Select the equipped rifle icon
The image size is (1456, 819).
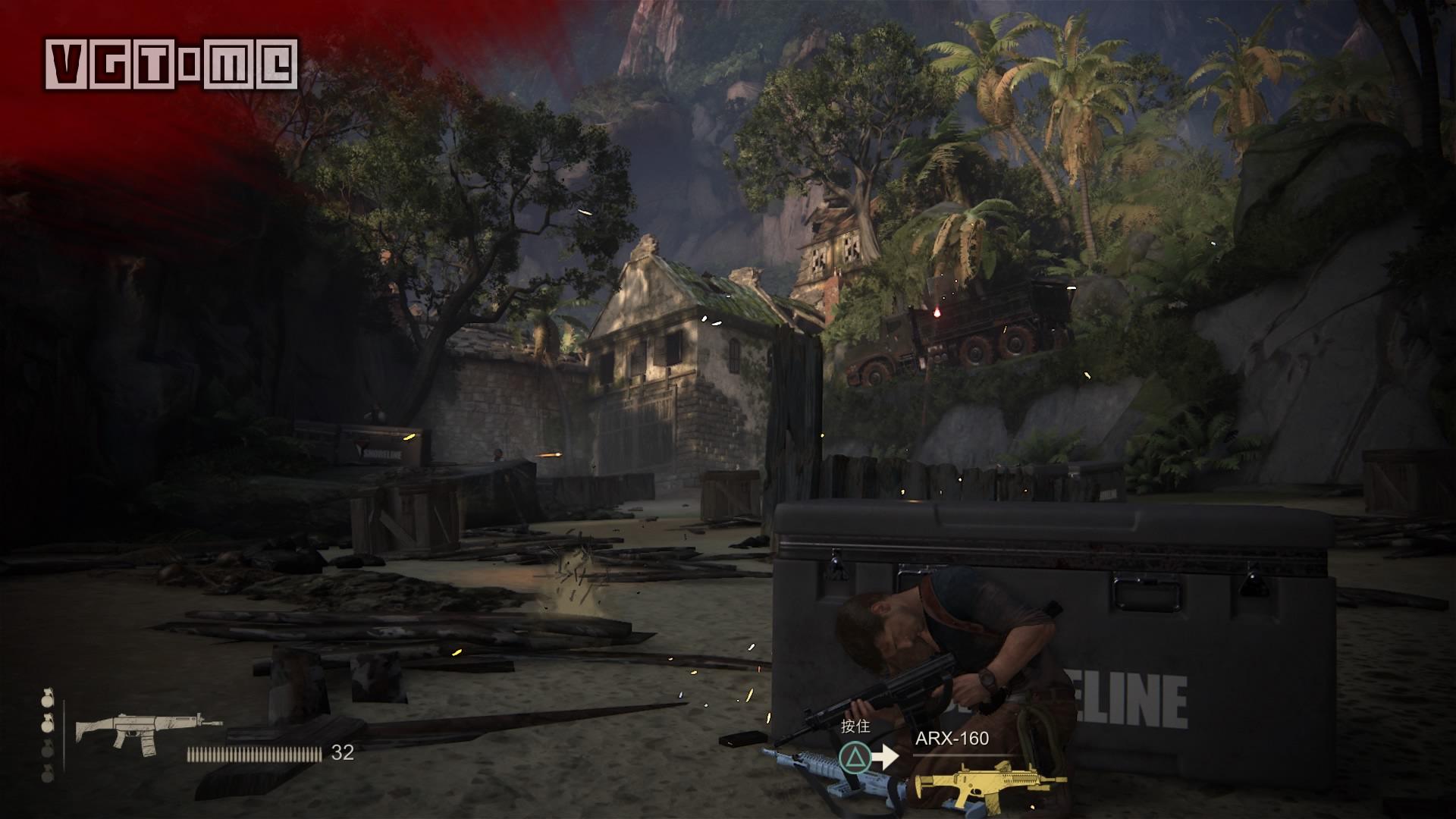[x=148, y=730]
